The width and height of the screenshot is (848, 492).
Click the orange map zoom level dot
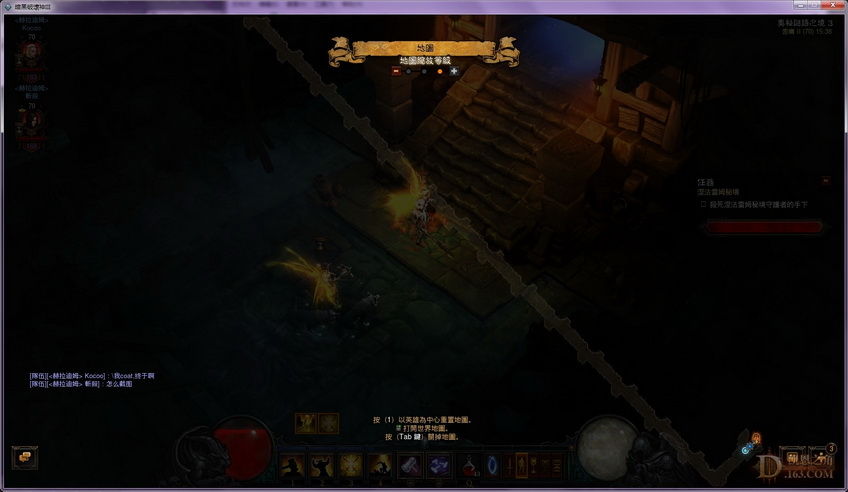coord(439,71)
